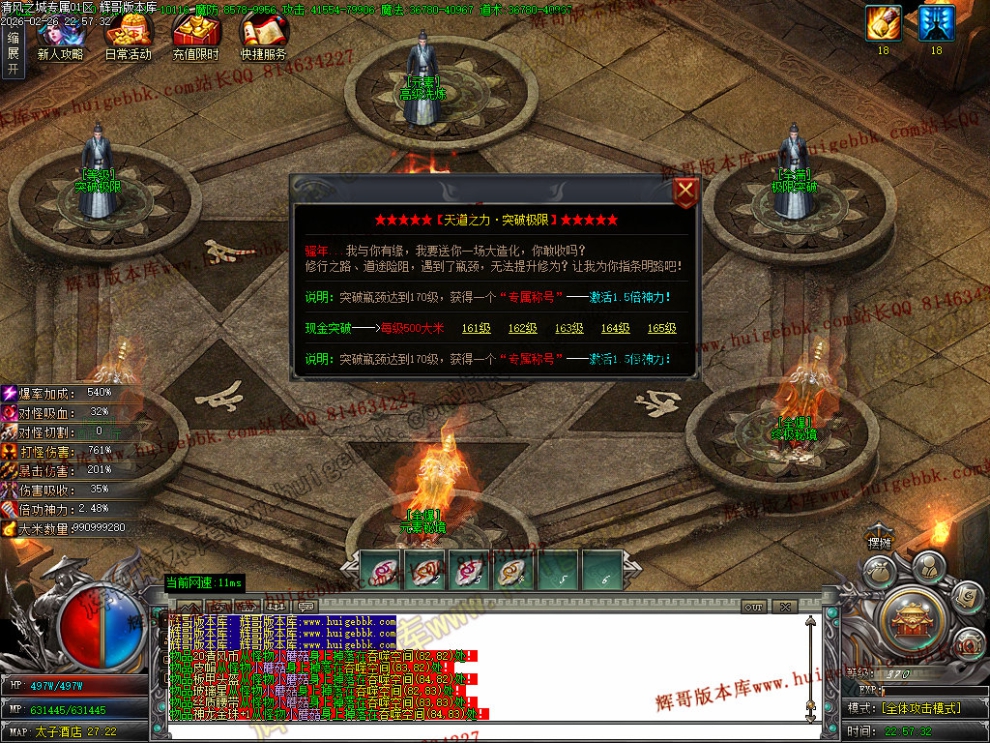Close the chat panel with its X button

[785, 606]
